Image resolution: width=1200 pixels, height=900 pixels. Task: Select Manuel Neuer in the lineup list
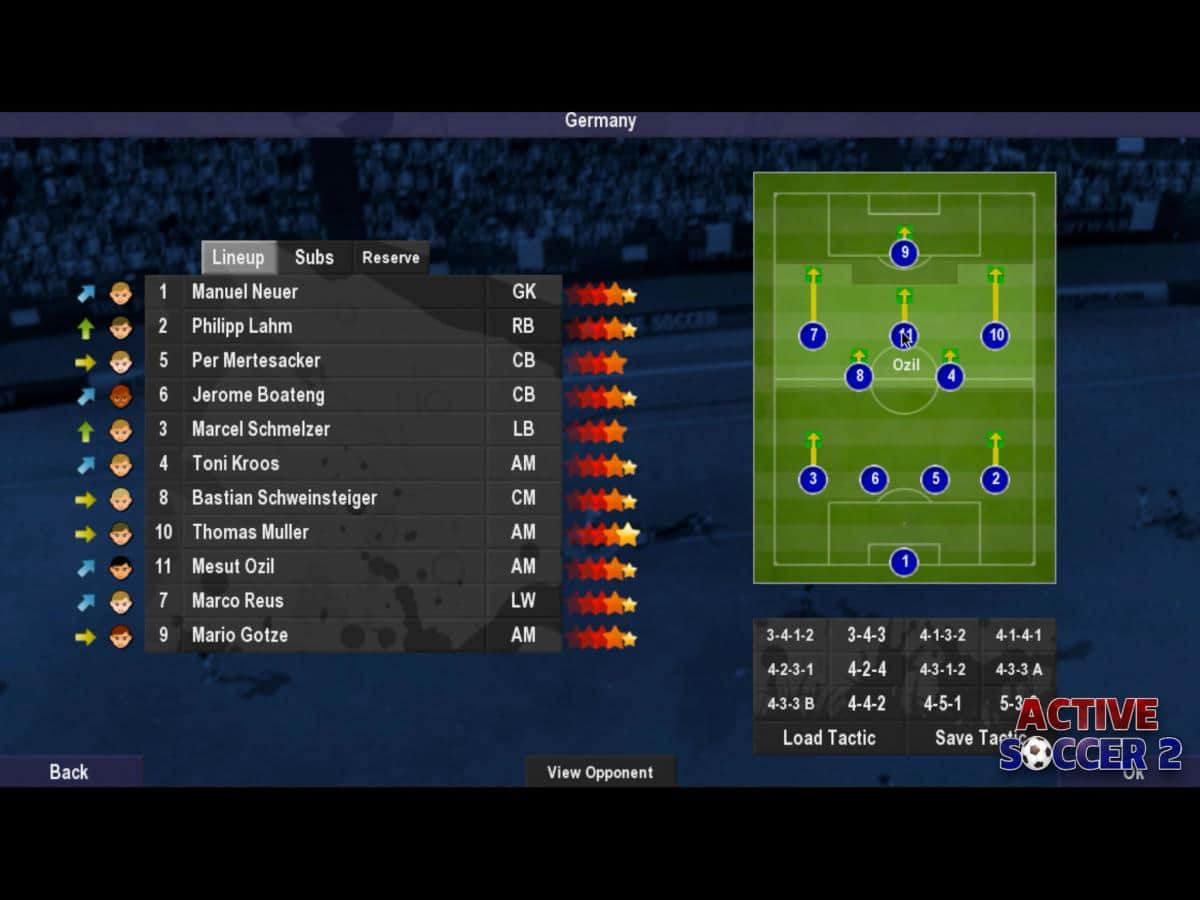click(245, 292)
